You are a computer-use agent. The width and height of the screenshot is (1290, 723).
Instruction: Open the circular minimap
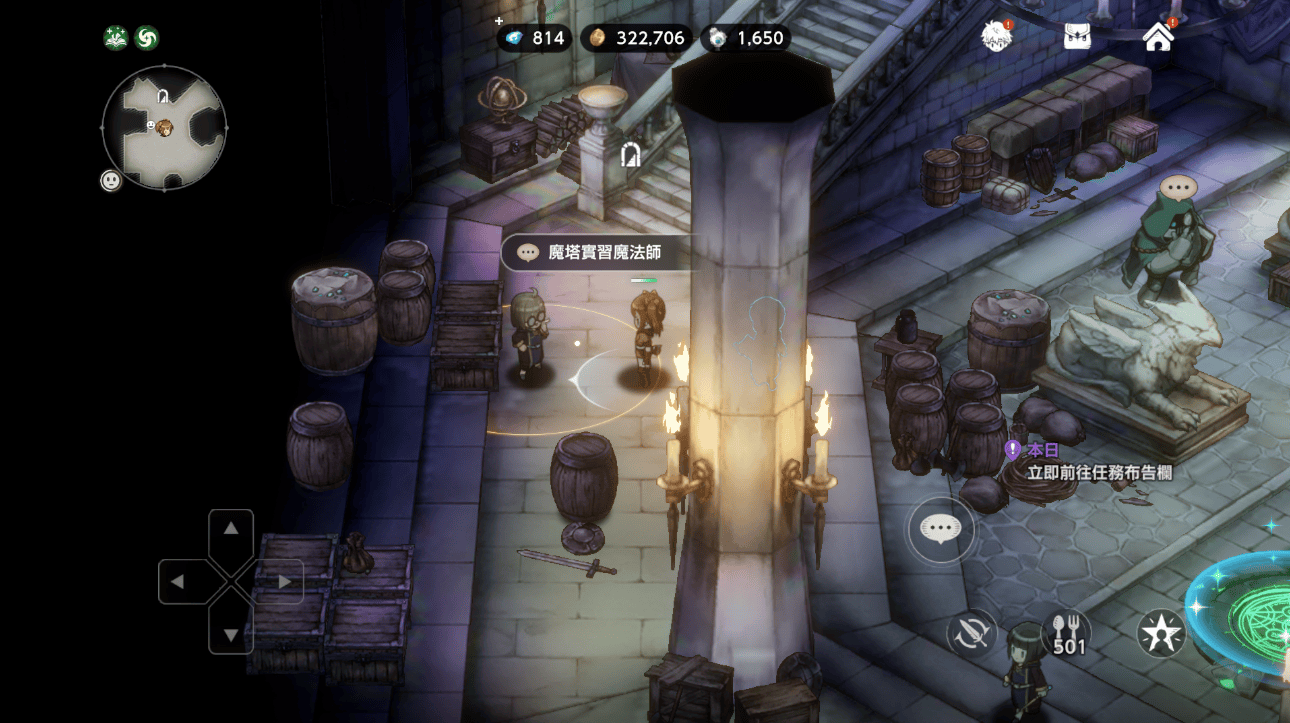click(x=164, y=128)
